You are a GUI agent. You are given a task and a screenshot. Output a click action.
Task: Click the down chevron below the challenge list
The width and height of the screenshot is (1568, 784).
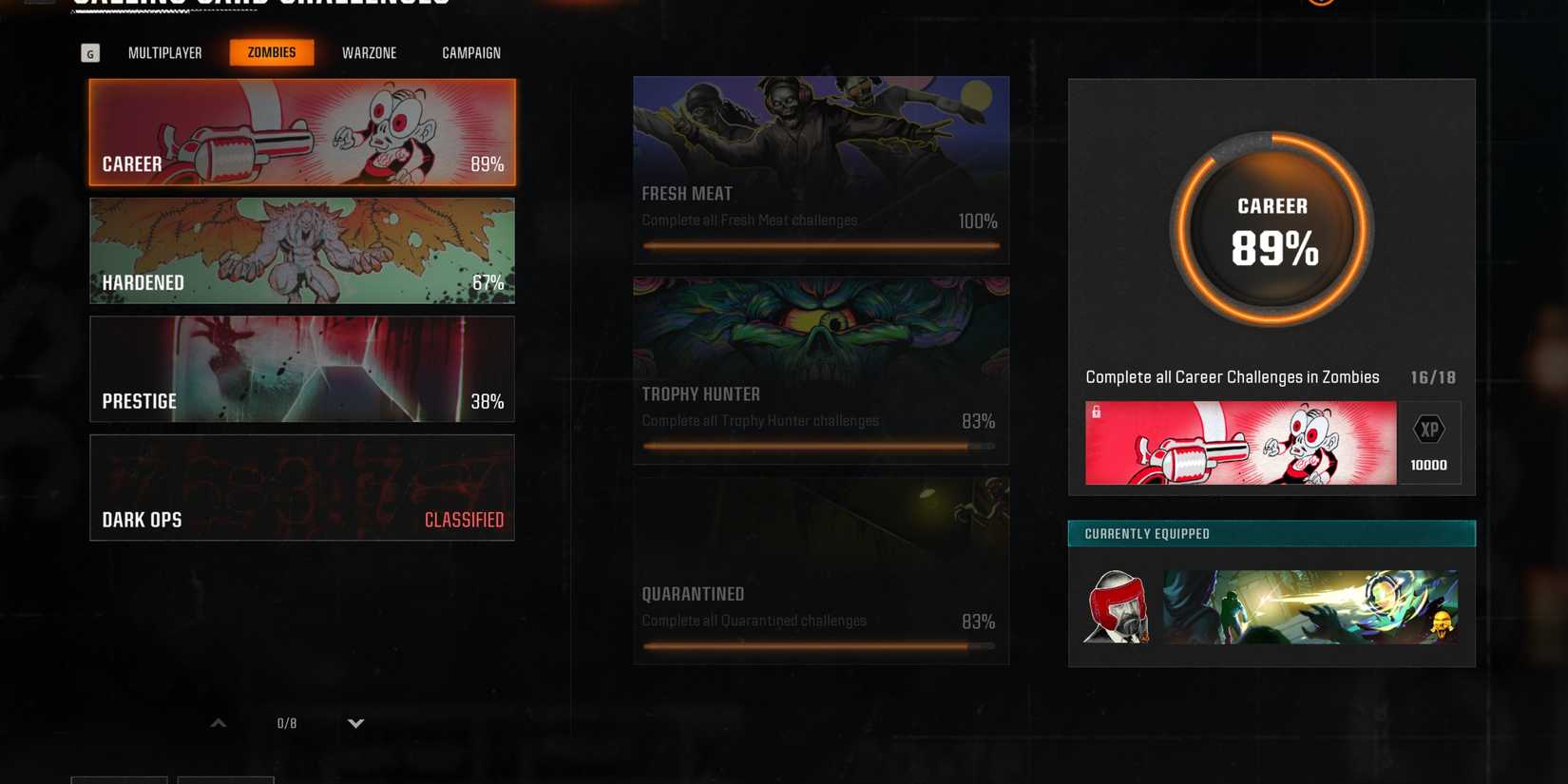(x=355, y=723)
